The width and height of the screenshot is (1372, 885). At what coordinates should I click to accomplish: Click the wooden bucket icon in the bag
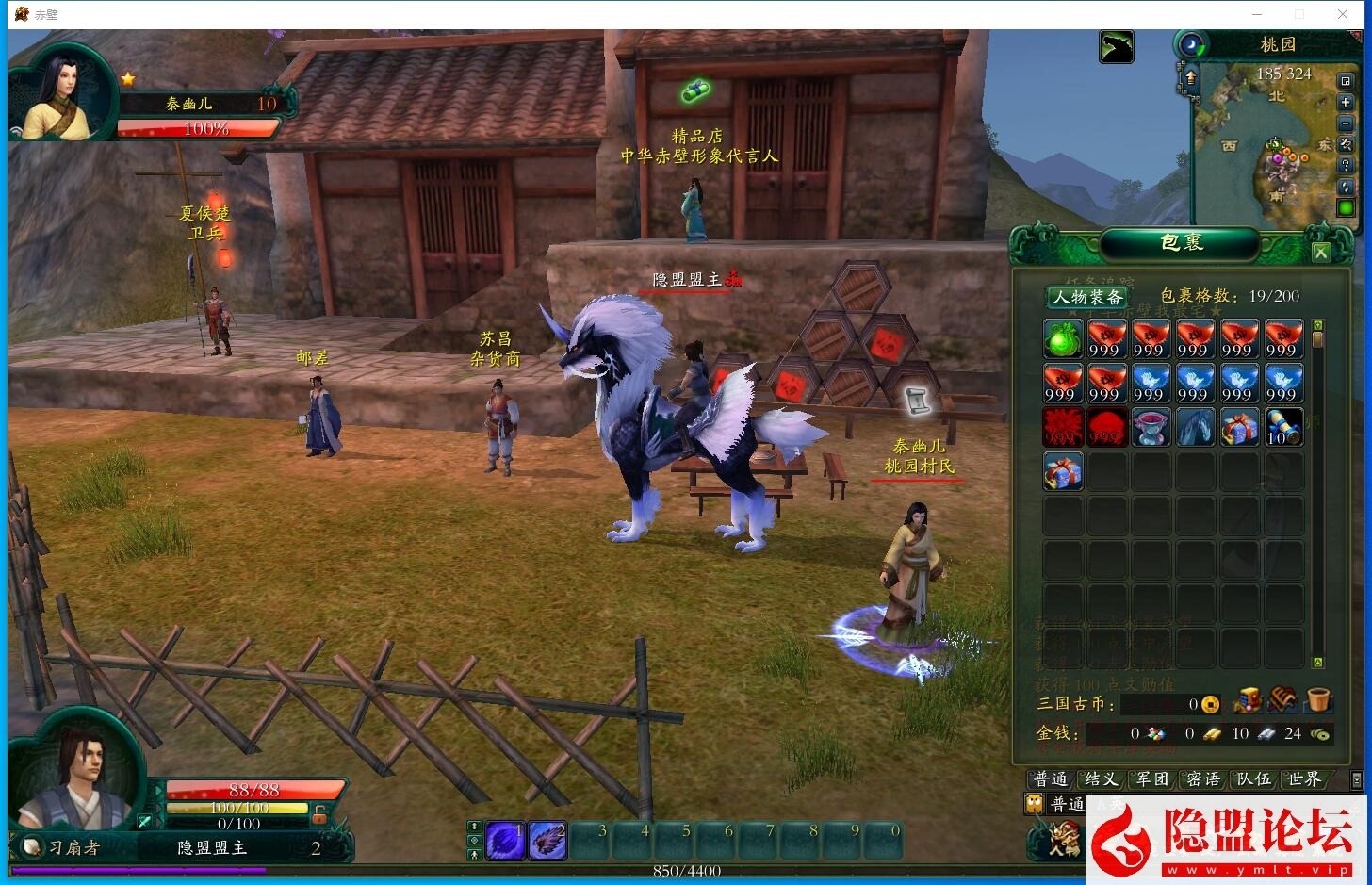coord(1318,700)
